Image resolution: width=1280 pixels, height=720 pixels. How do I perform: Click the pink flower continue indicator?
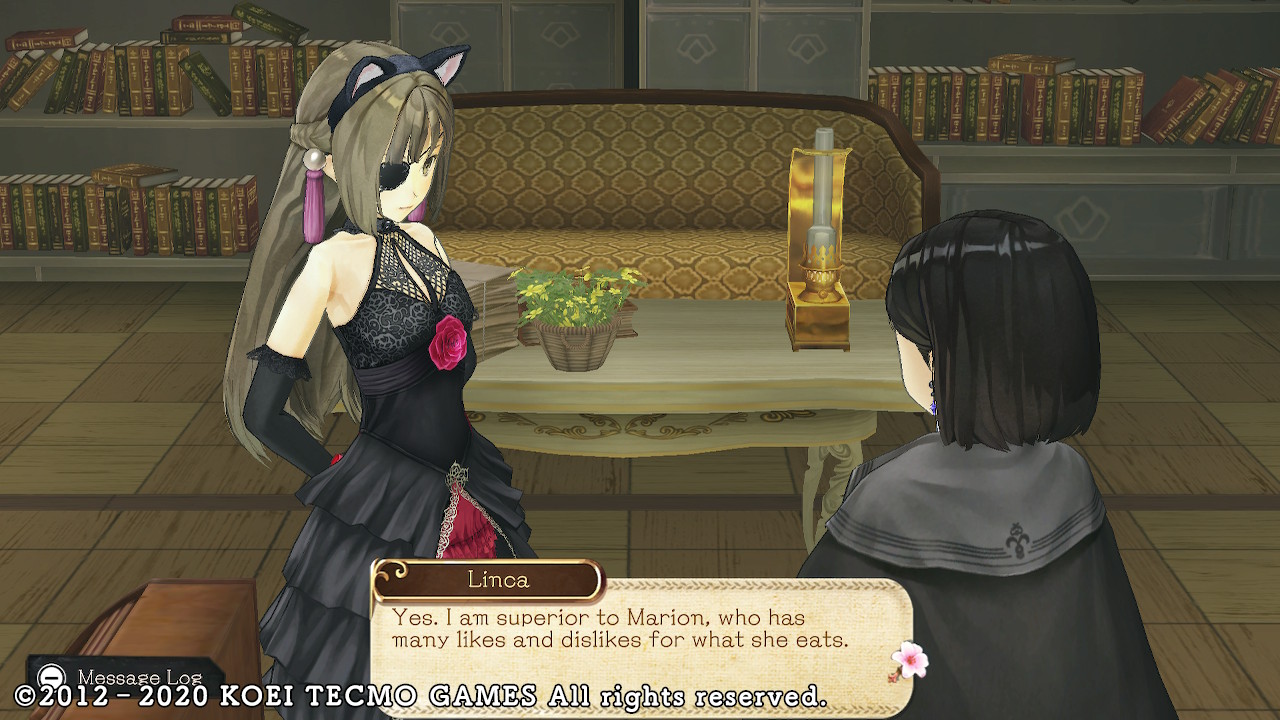[909, 660]
